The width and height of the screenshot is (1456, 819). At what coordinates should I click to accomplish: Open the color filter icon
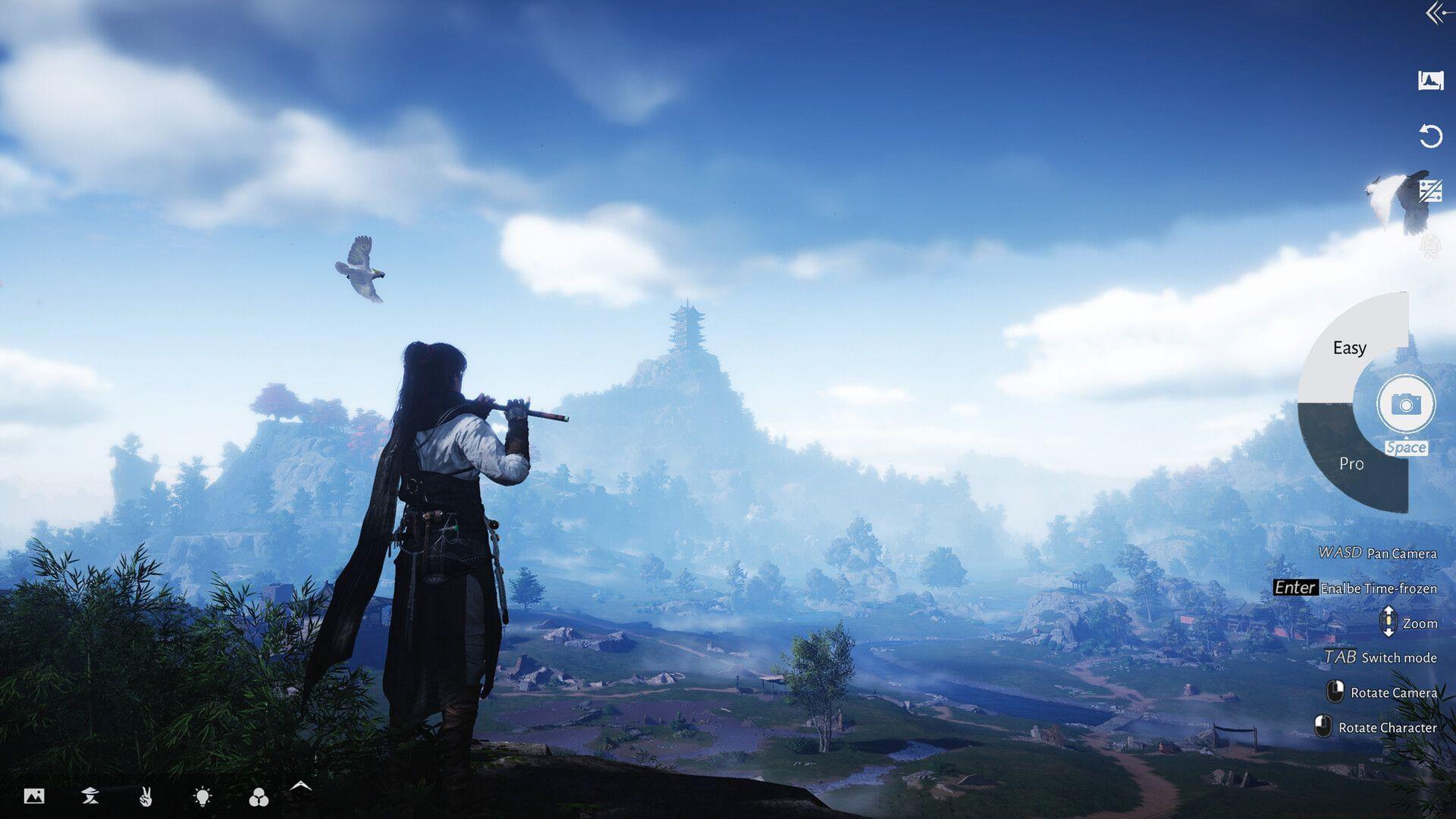point(259,796)
